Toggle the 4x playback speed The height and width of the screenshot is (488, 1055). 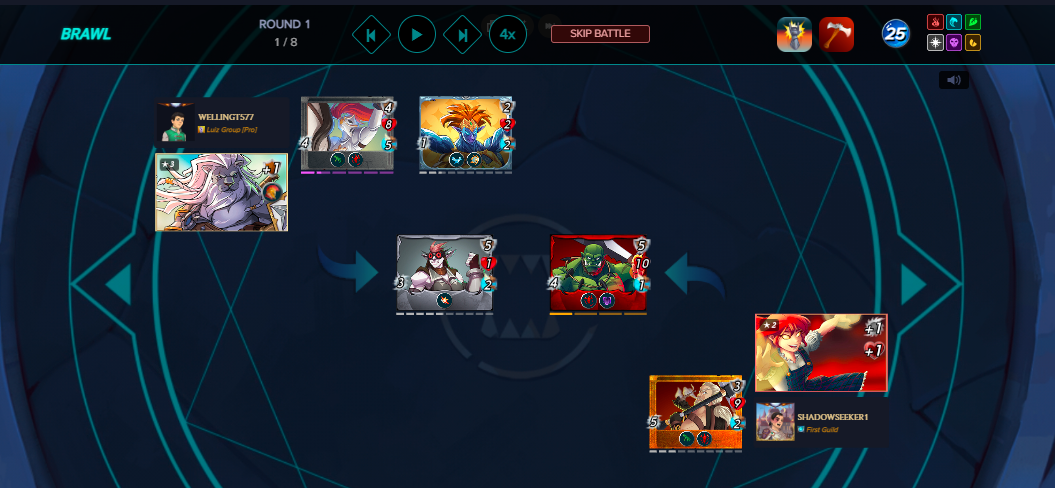click(507, 35)
